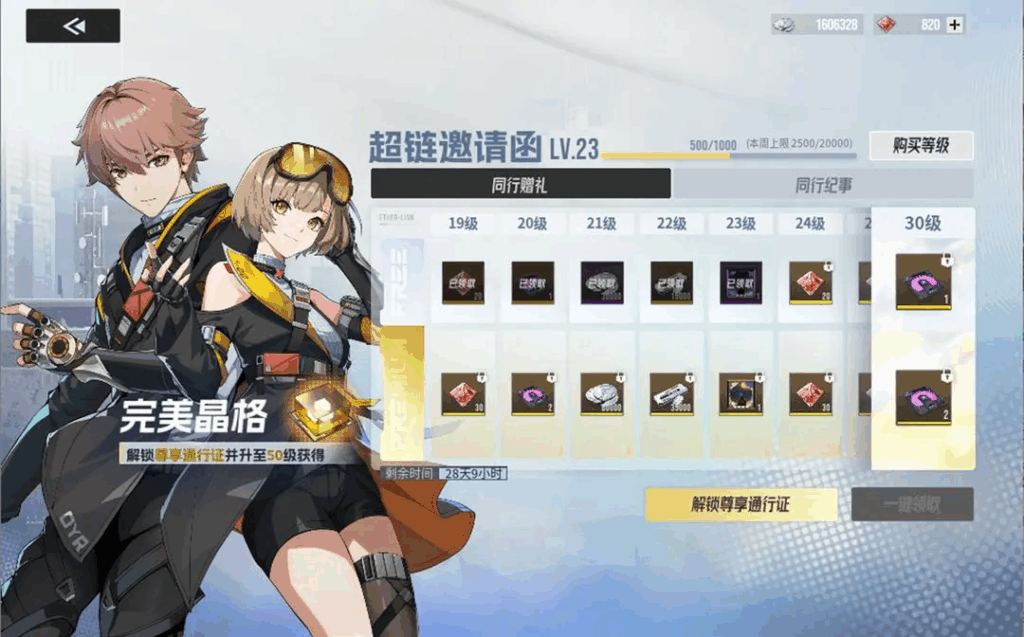Image resolution: width=1024 pixels, height=637 pixels.
Task: Select the level 21 premium silver coins reward
Action: click(602, 394)
